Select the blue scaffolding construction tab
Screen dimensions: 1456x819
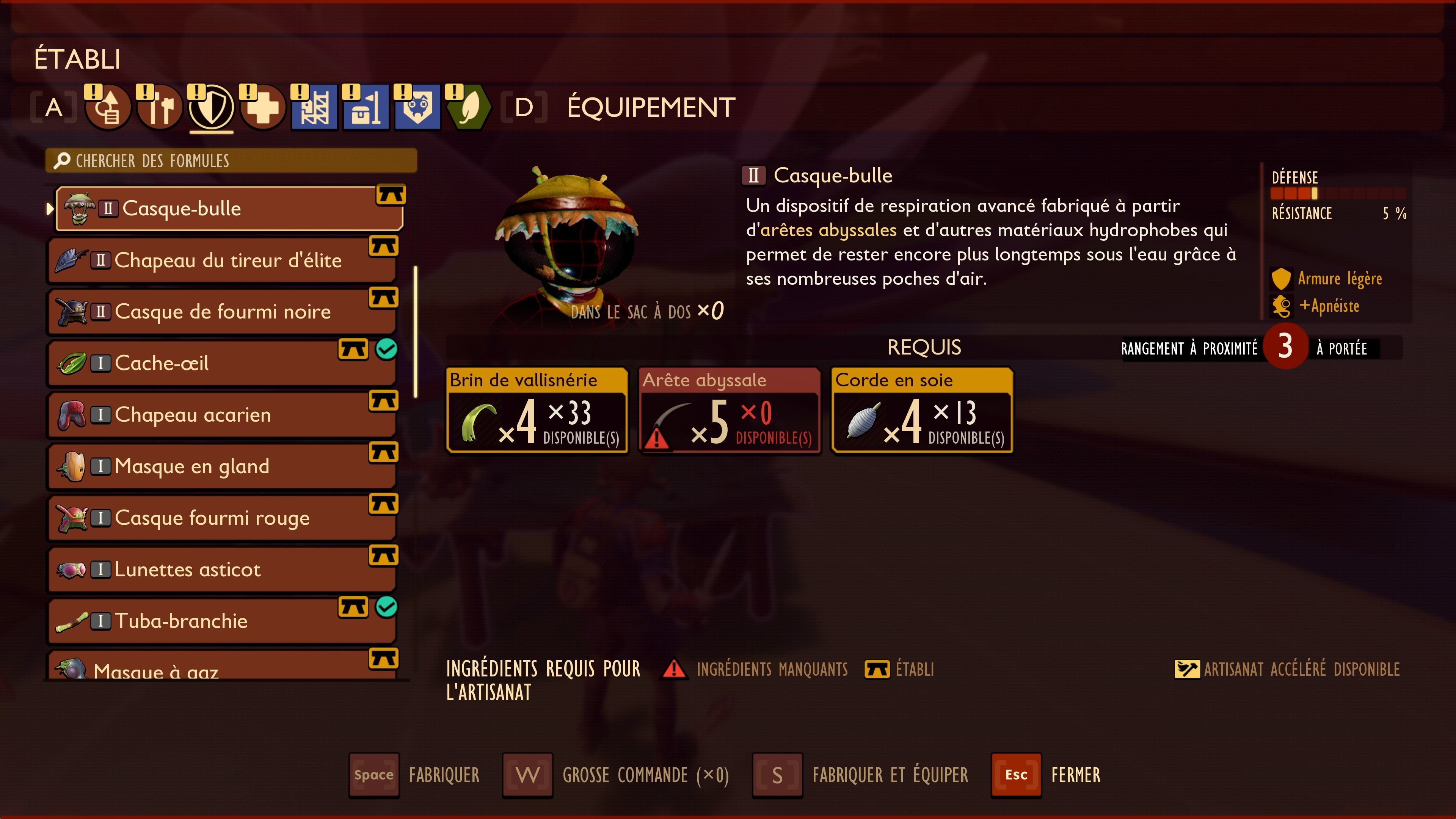tap(314, 107)
